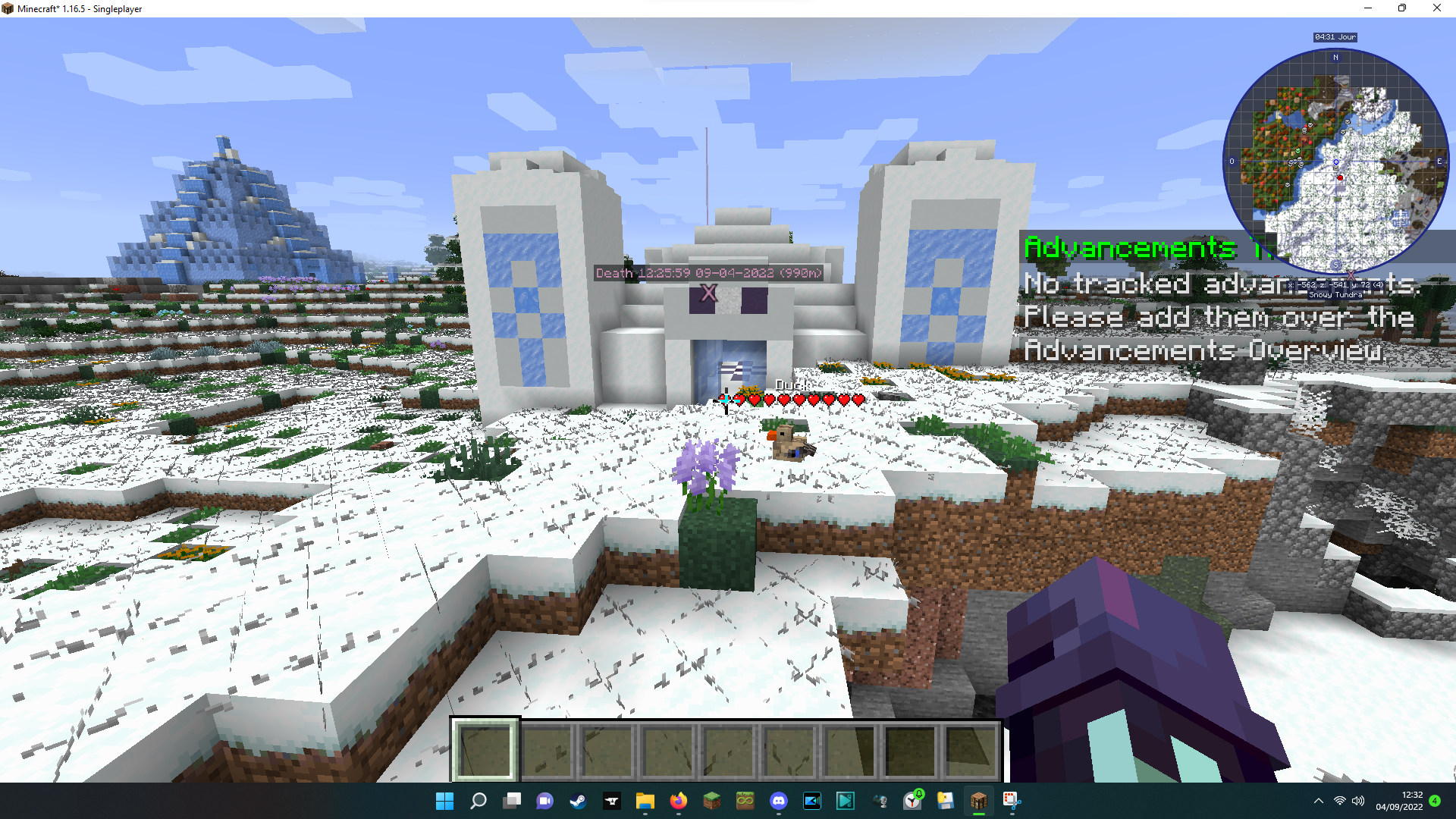Expand hidden icons with the tray chevron

click(1318, 802)
